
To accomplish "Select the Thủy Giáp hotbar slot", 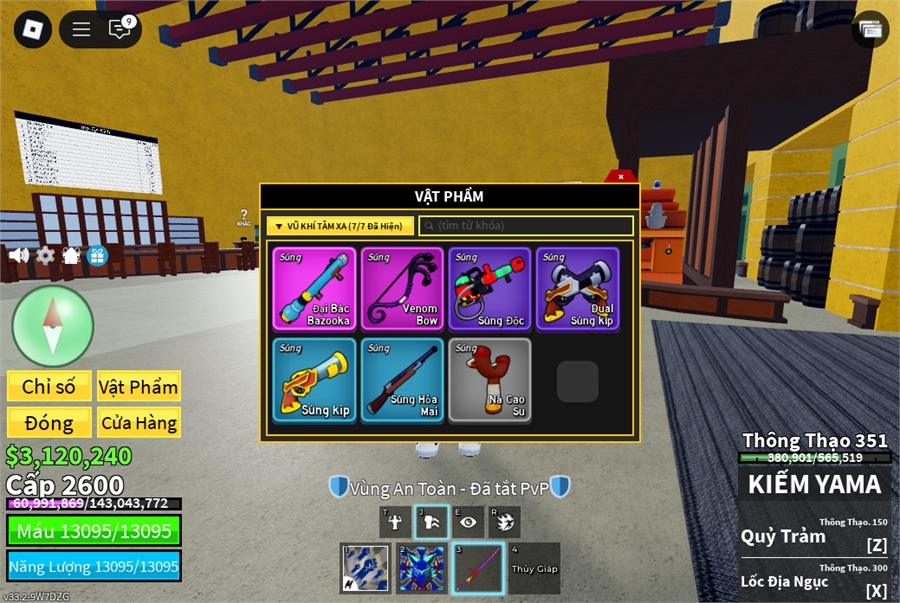I will [534, 568].
